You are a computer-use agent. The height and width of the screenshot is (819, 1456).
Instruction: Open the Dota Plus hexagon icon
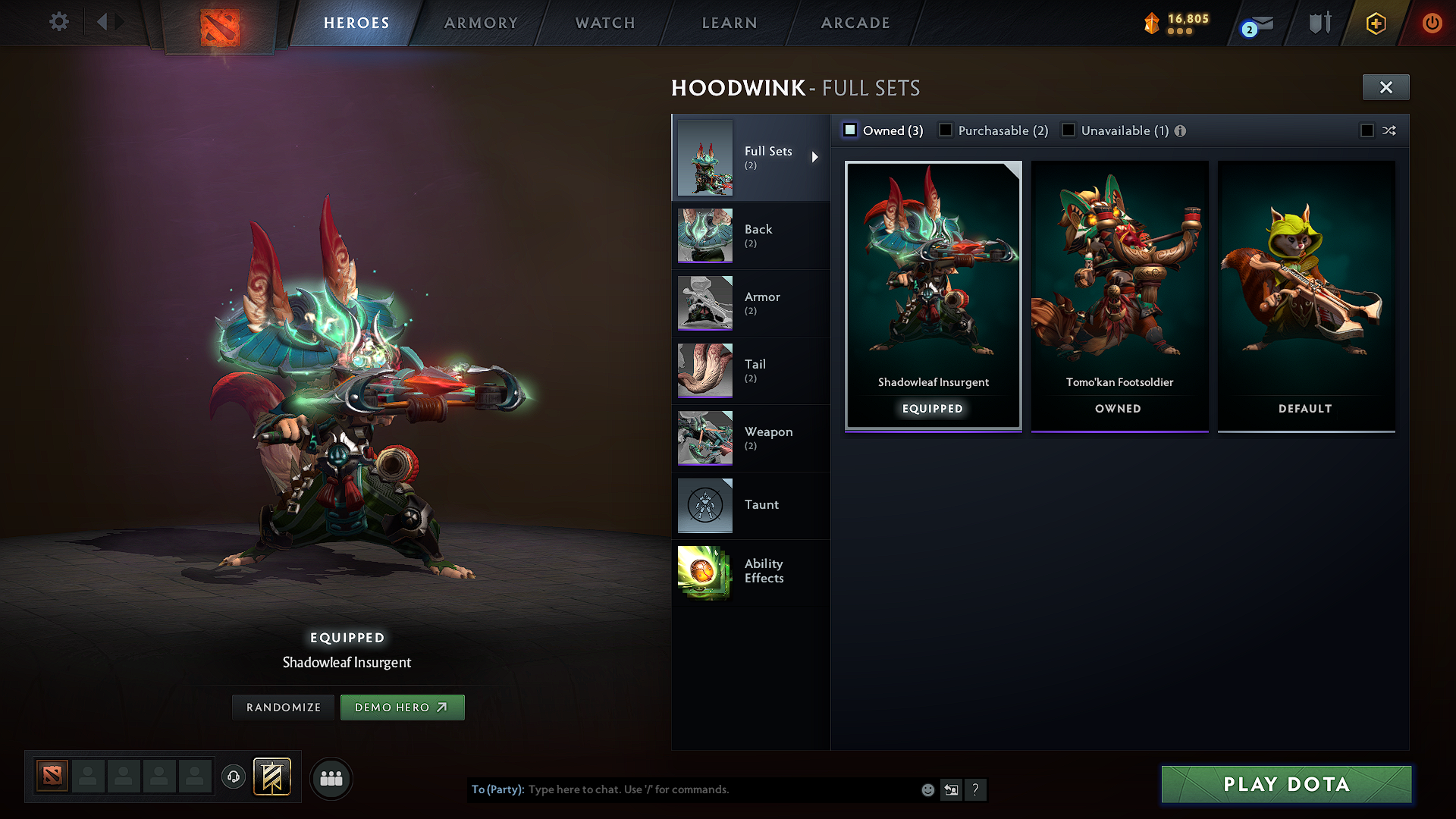[1376, 24]
